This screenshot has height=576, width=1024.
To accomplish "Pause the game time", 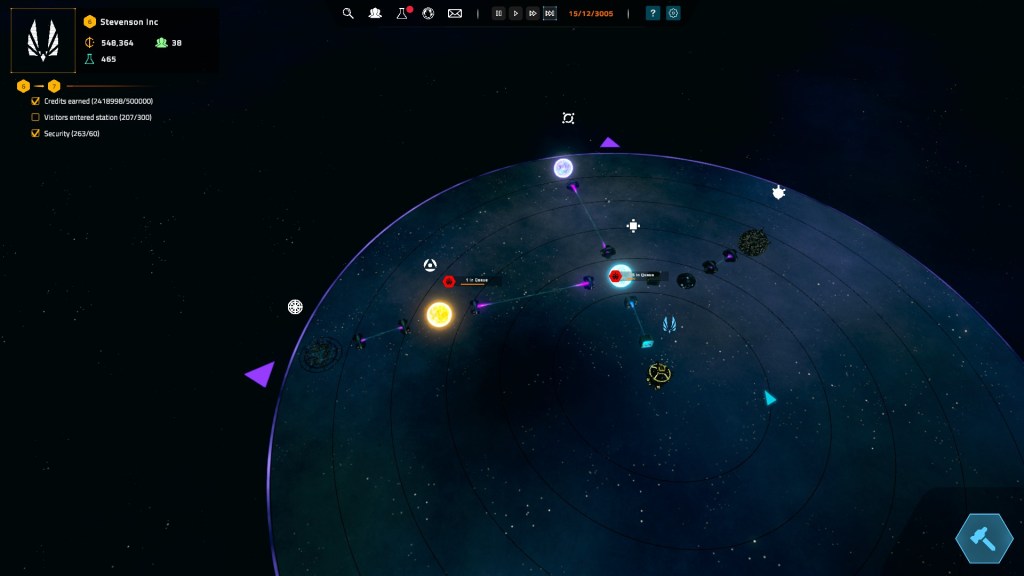I will tap(498, 13).
